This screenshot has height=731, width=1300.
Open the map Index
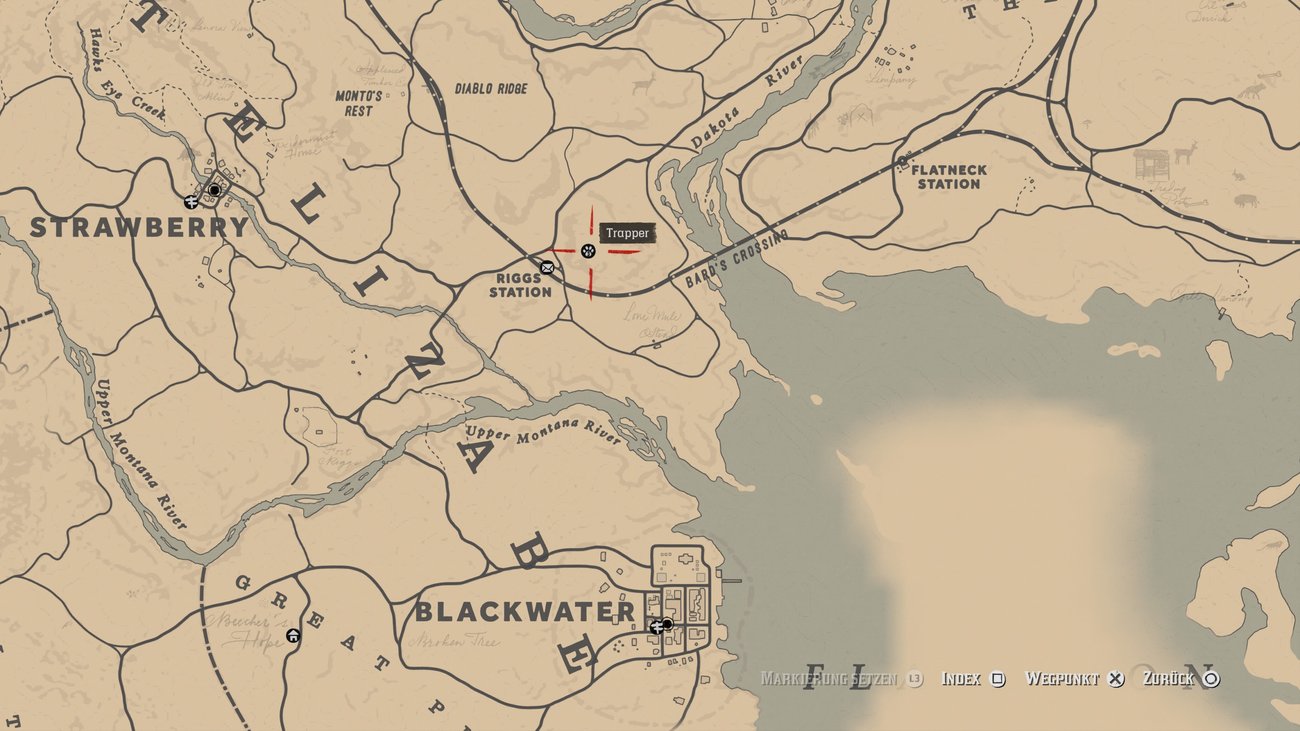click(960, 677)
